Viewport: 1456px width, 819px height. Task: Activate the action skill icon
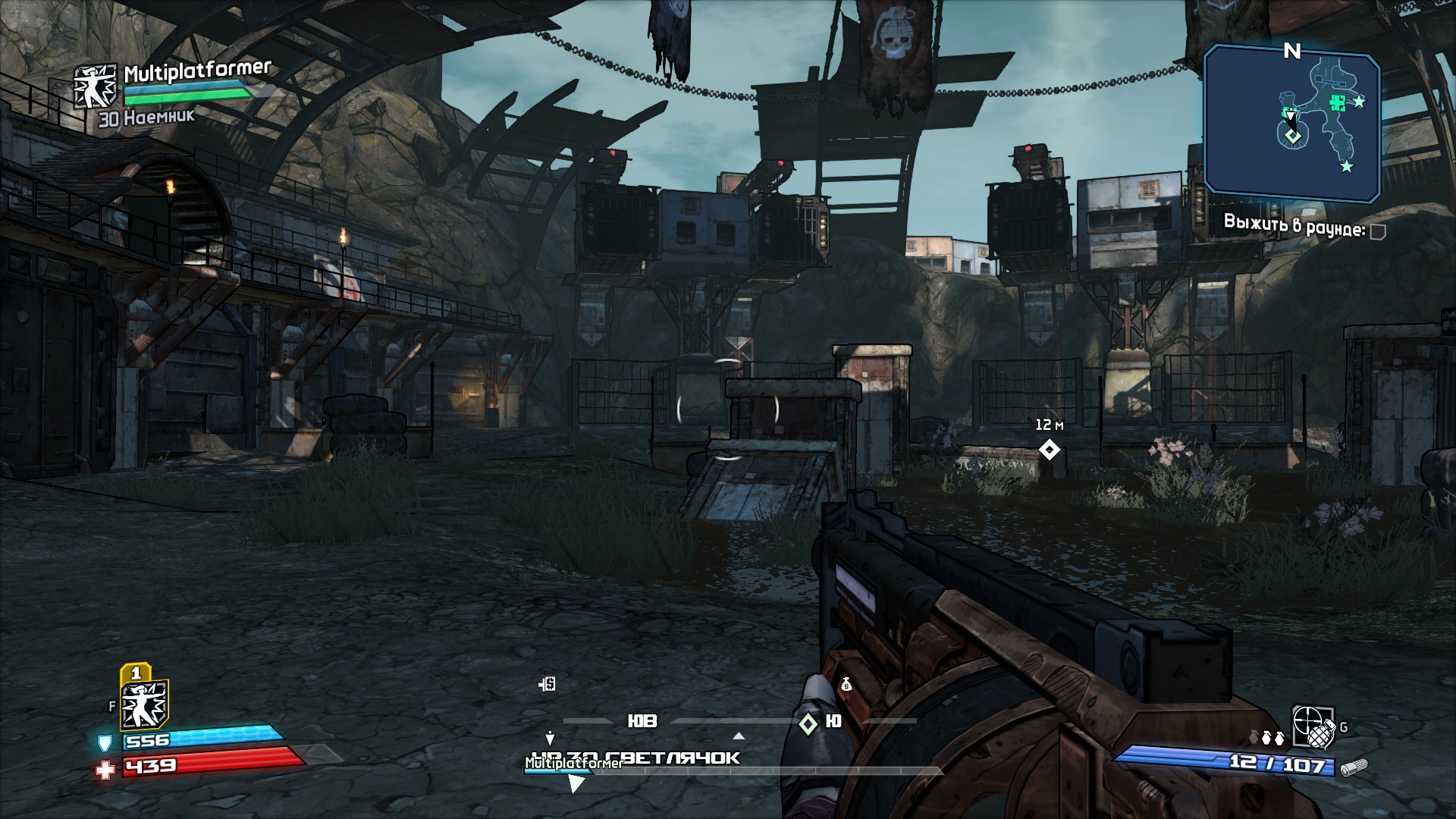(144, 704)
